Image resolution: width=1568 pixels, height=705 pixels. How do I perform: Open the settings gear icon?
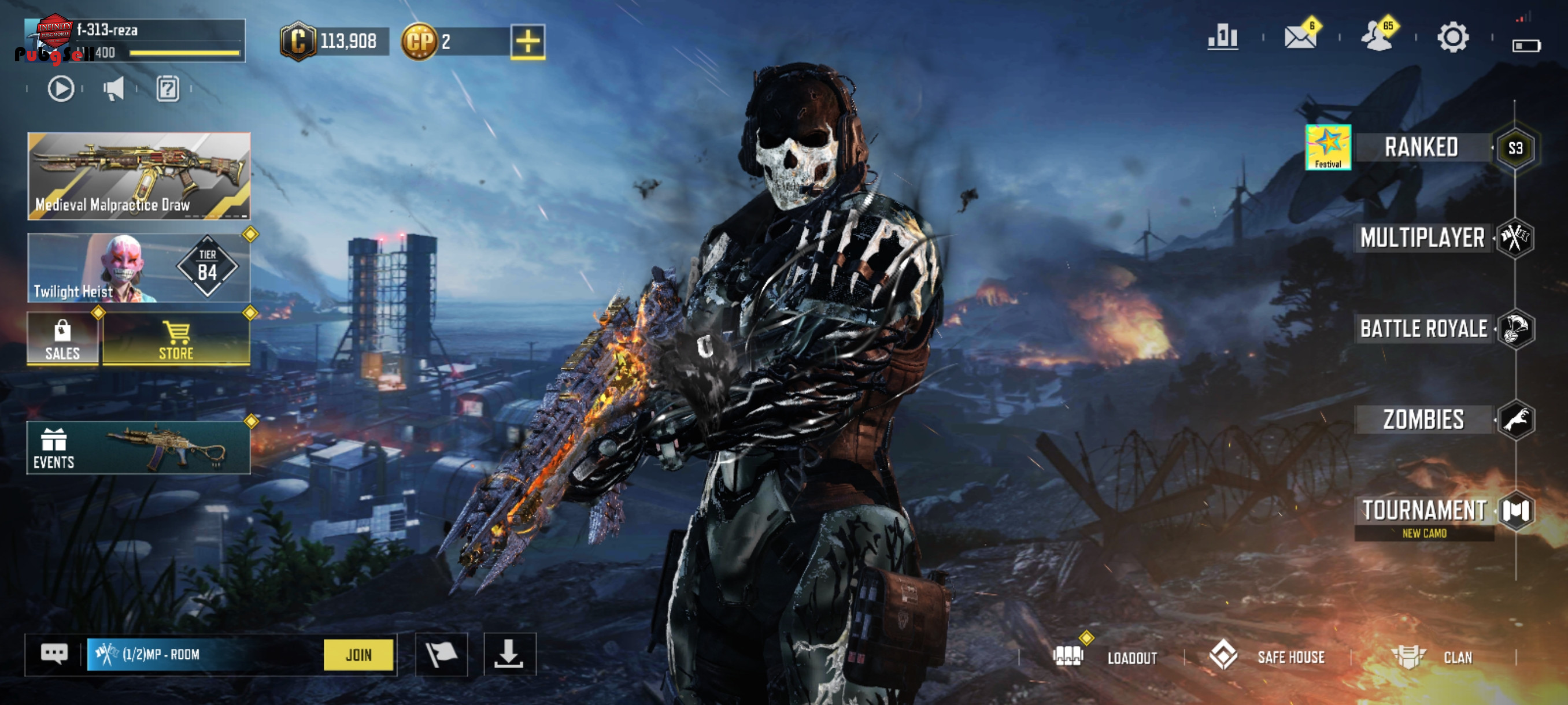click(1452, 38)
